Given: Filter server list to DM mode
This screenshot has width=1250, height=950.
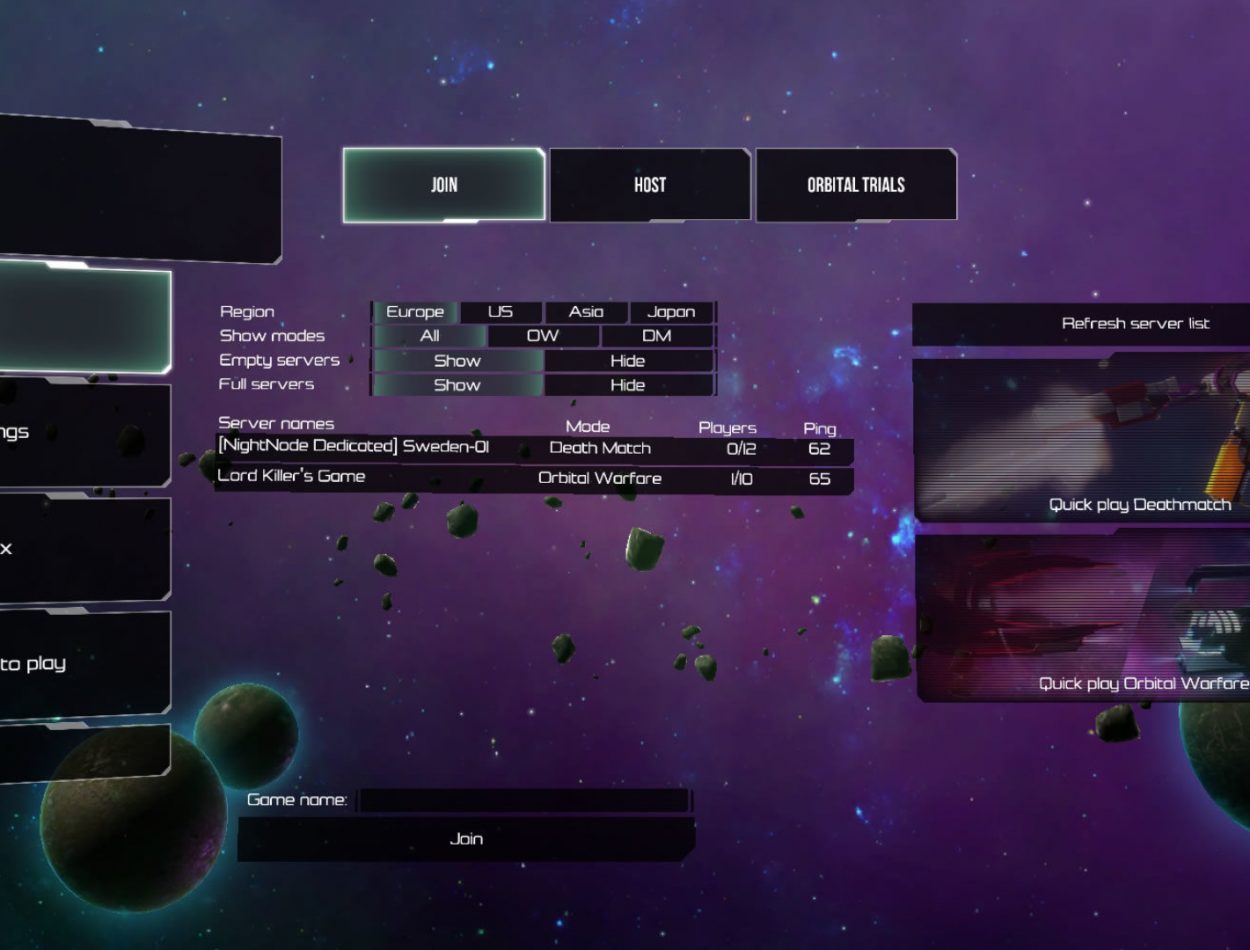Looking at the screenshot, I should pos(657,336).
